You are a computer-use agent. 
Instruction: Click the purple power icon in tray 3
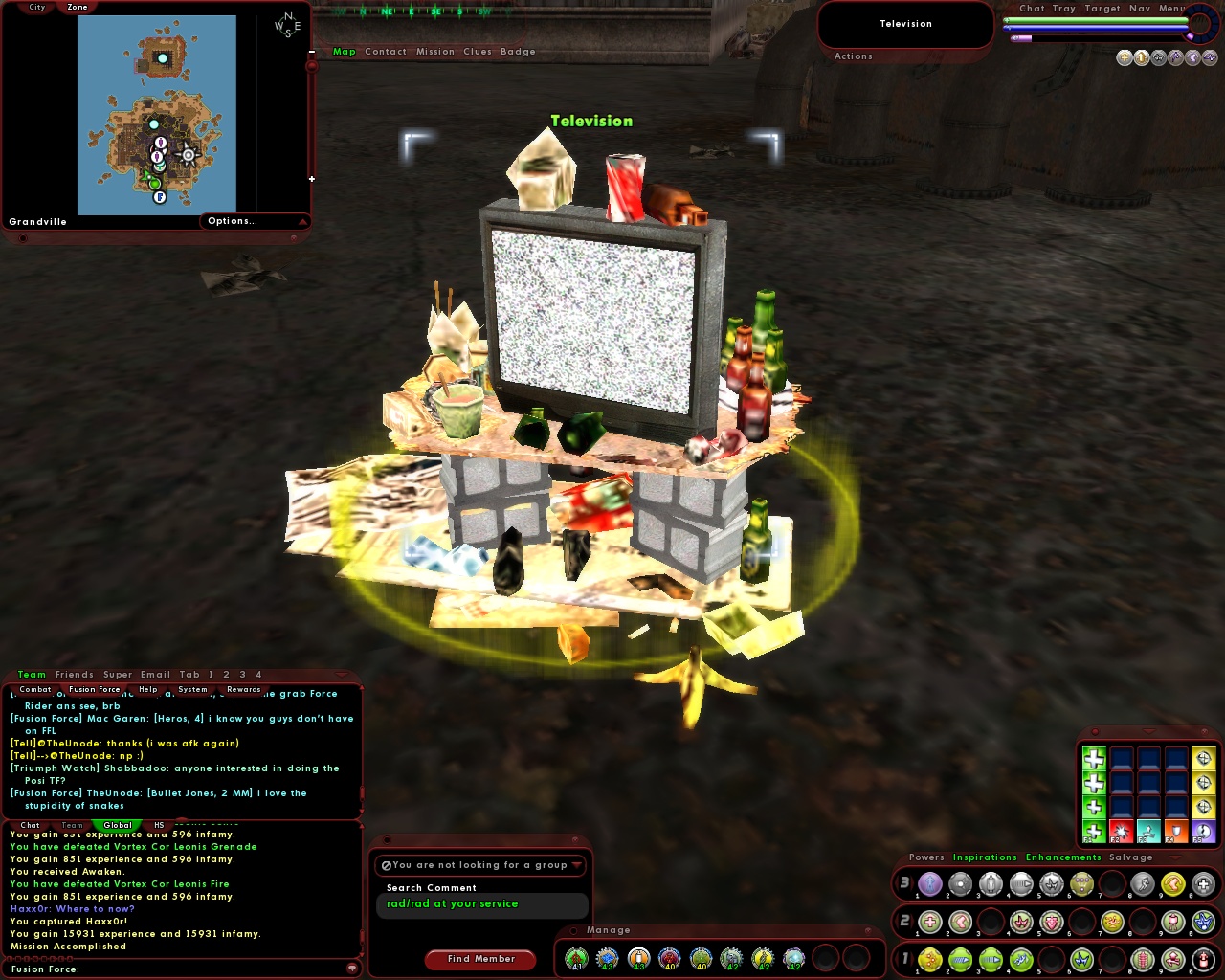pos(929,882)
